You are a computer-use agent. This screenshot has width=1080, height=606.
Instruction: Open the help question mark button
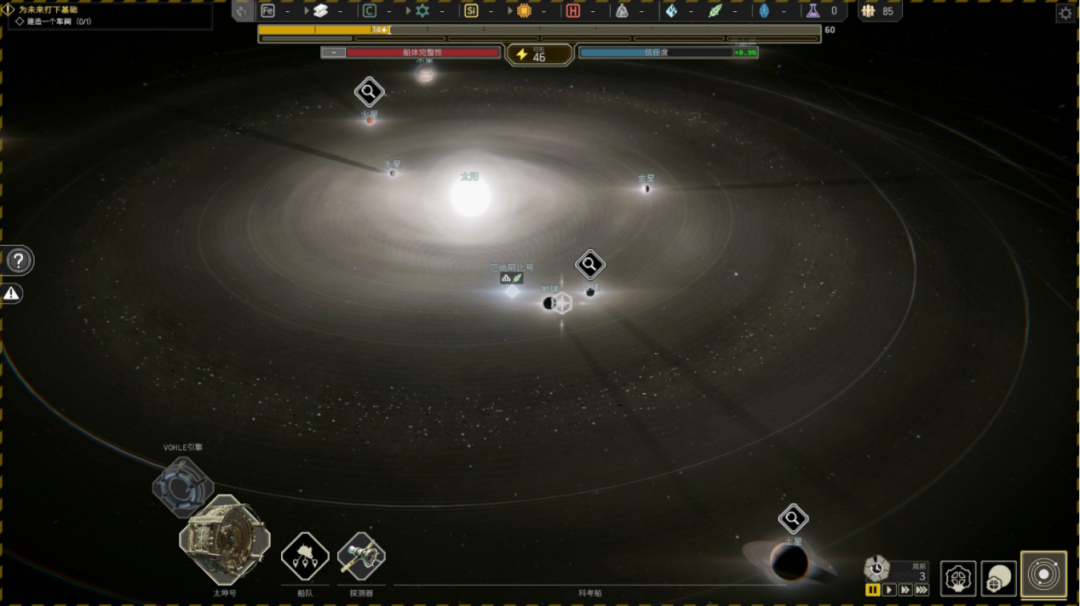click(19, 261)
